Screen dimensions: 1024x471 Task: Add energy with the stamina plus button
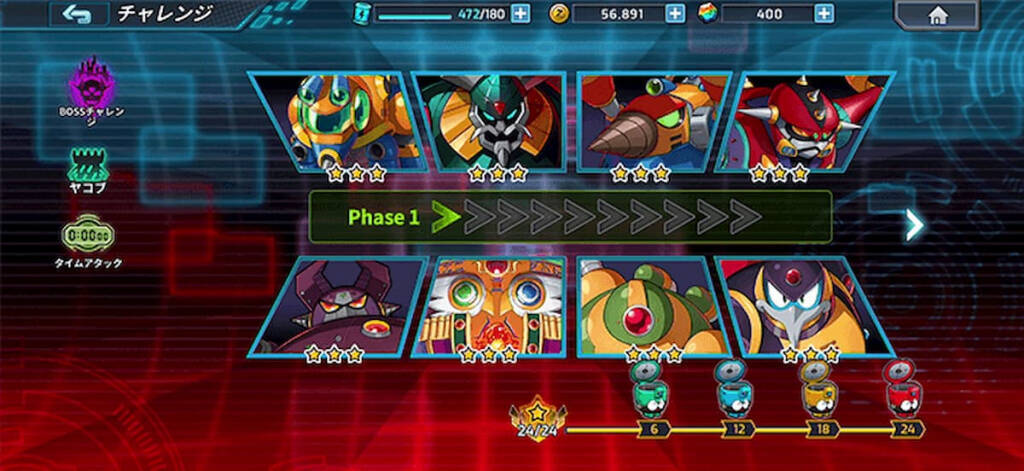(x=520, y=14)
